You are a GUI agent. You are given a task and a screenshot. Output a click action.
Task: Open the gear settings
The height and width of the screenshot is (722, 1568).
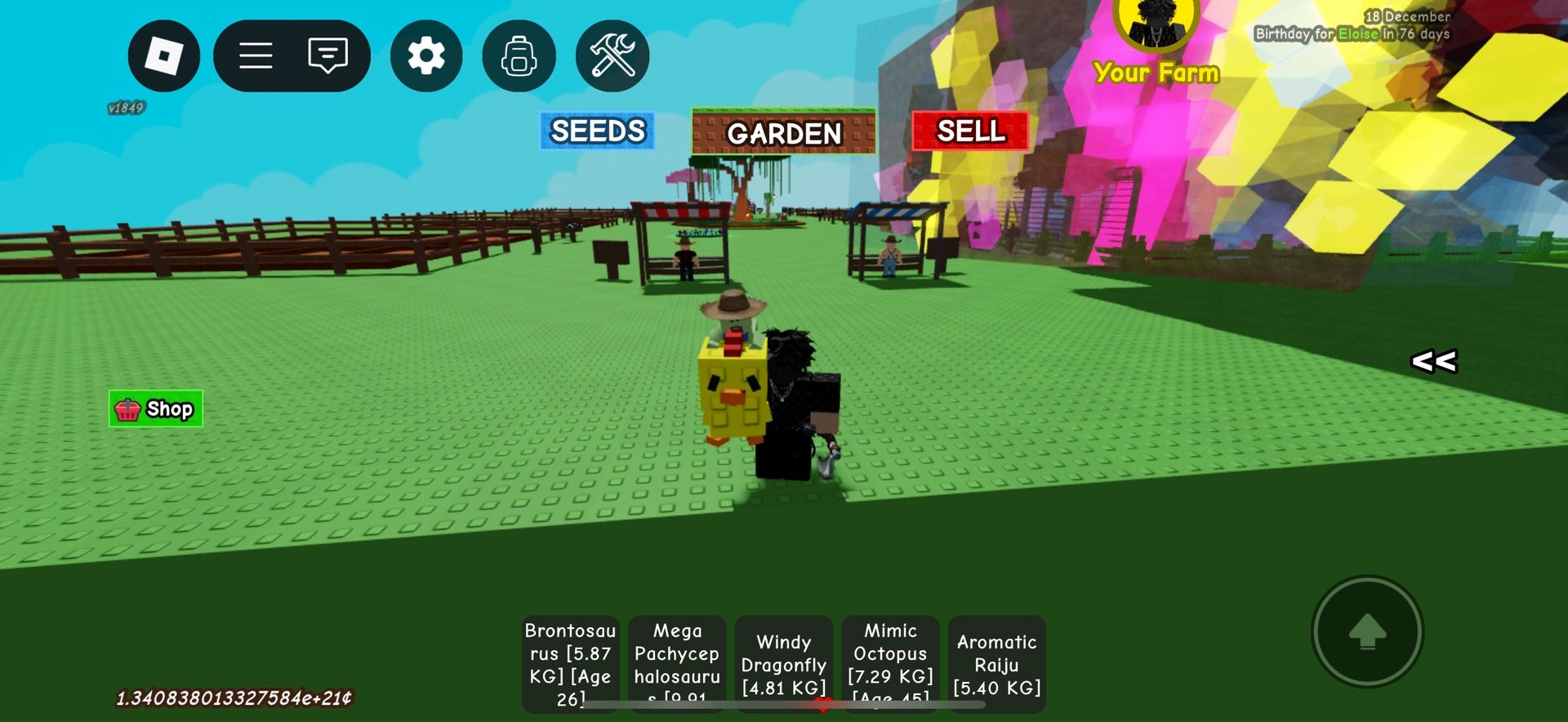click(x=426, y=56)
